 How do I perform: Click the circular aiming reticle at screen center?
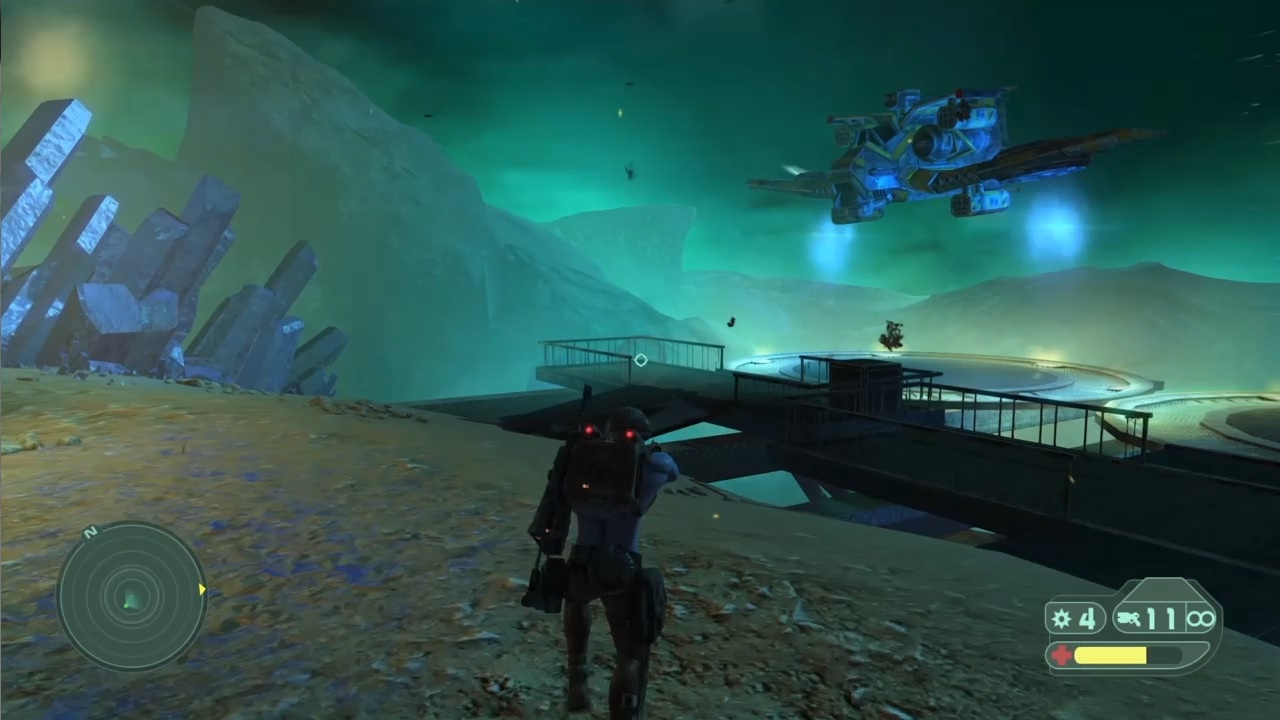click(x=640, y=360)
